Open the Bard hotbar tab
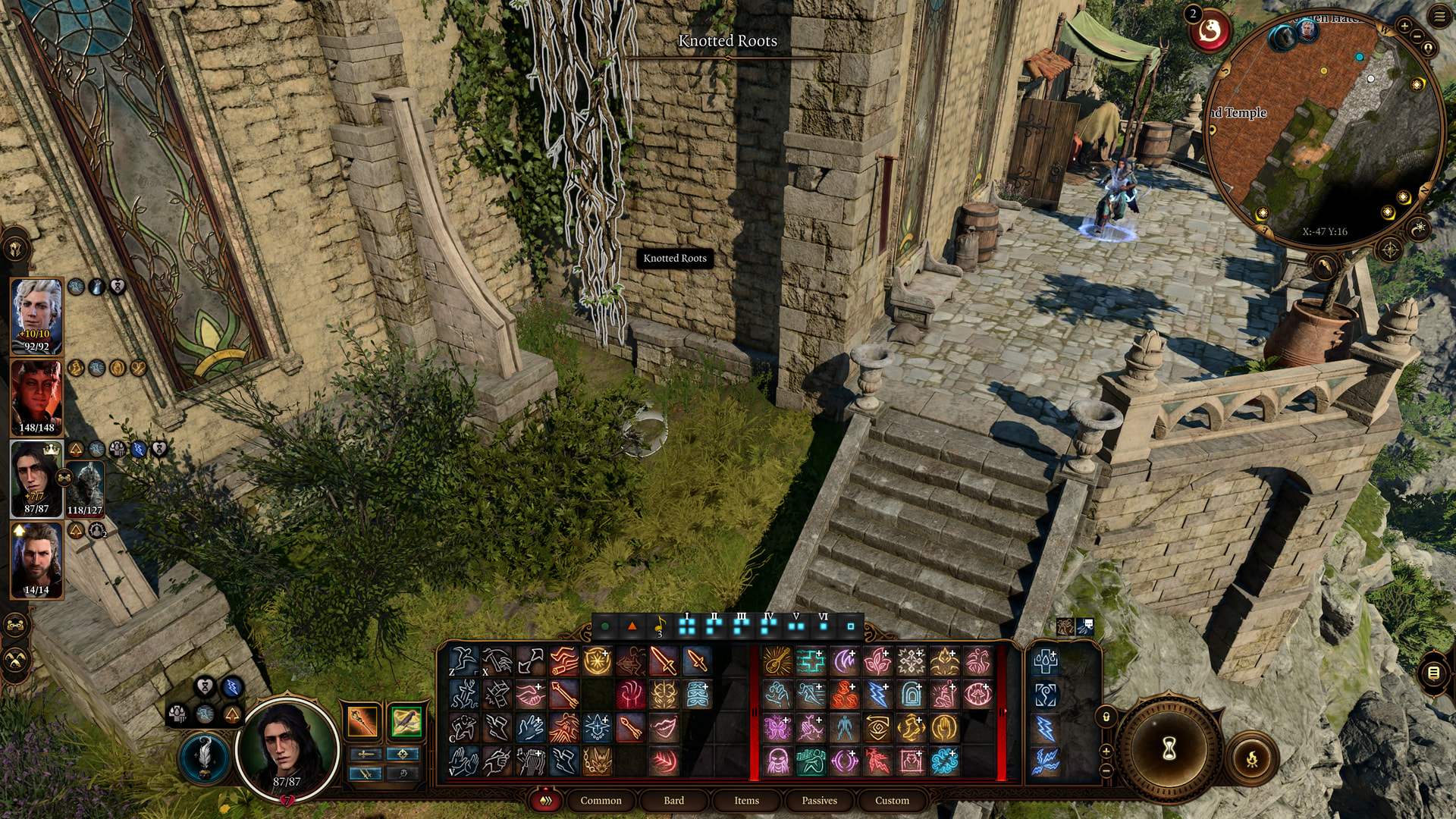The width and height of the screenshot is (1456, 819). click(673, 800)
